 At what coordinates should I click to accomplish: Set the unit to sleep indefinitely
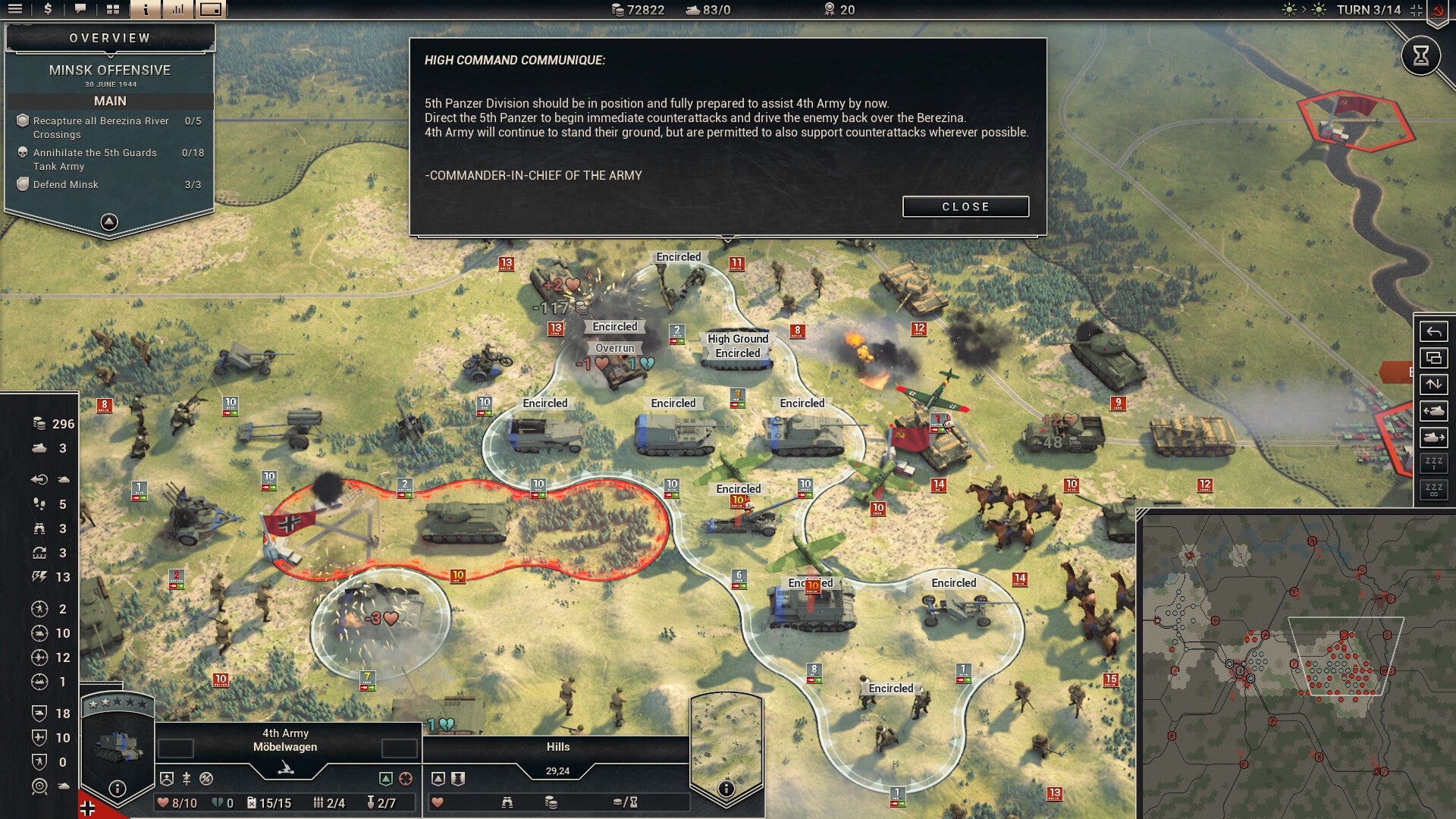click(x=1436, y=488)
